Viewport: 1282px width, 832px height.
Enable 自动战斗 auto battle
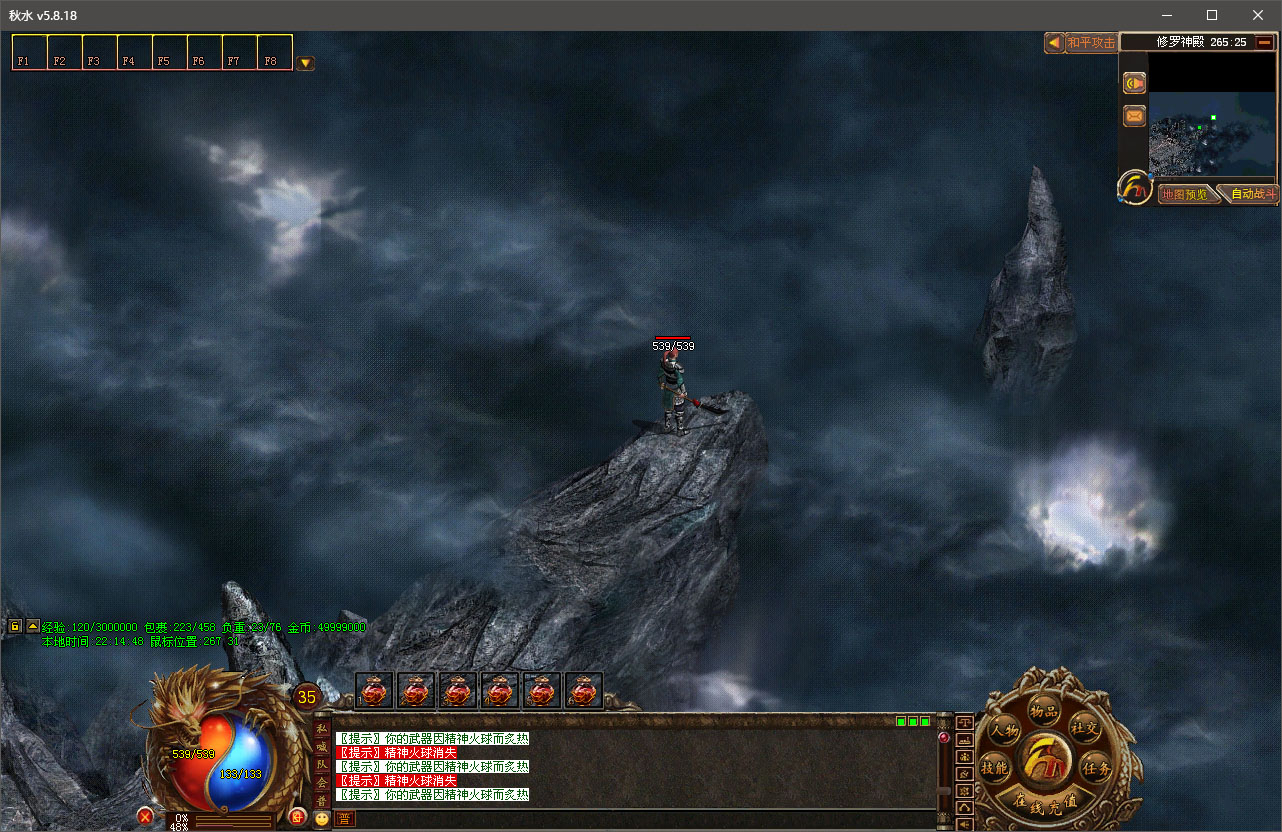tap(1252, 194)
